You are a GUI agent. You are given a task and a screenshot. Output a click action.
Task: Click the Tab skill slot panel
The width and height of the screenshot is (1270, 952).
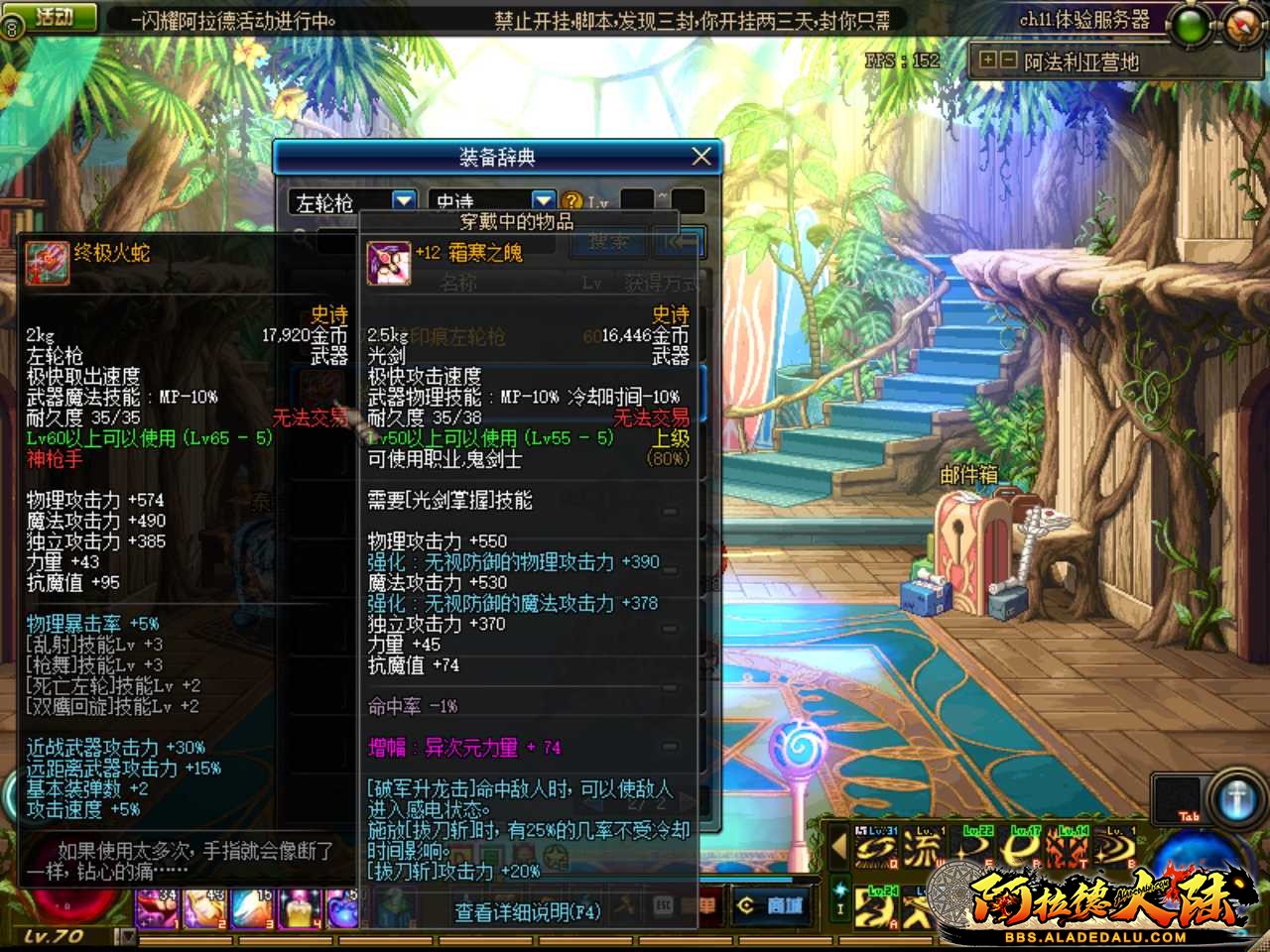1177,800
